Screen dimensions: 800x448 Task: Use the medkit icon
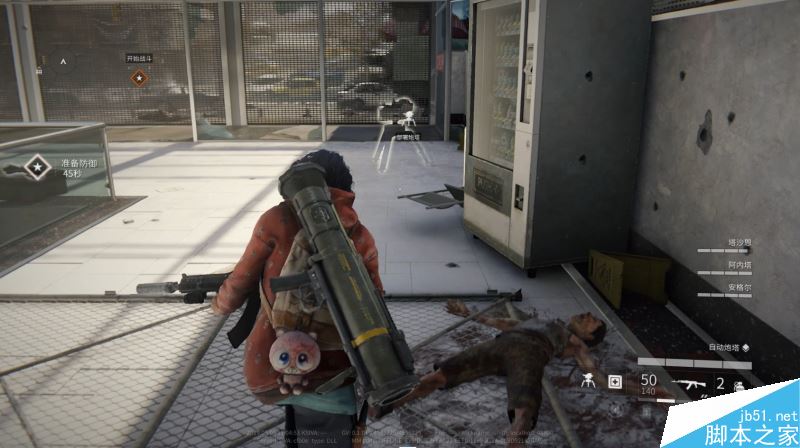pyautogui.click(x=615, y=380)
